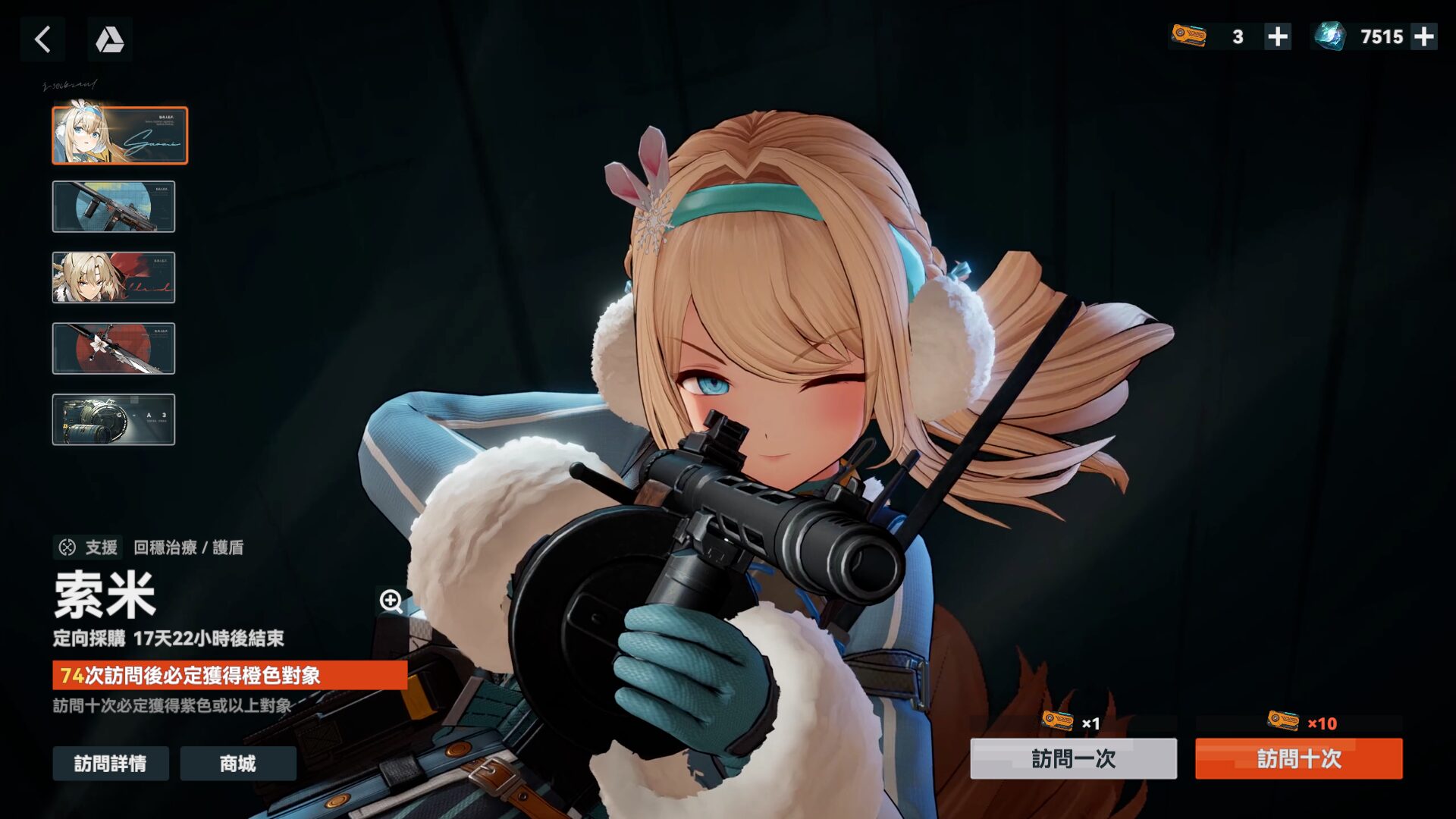Screen dimensions: 1456x819
Task: Pull ten times using the 訪問十次 button
Action: [x=1298, y=761]
